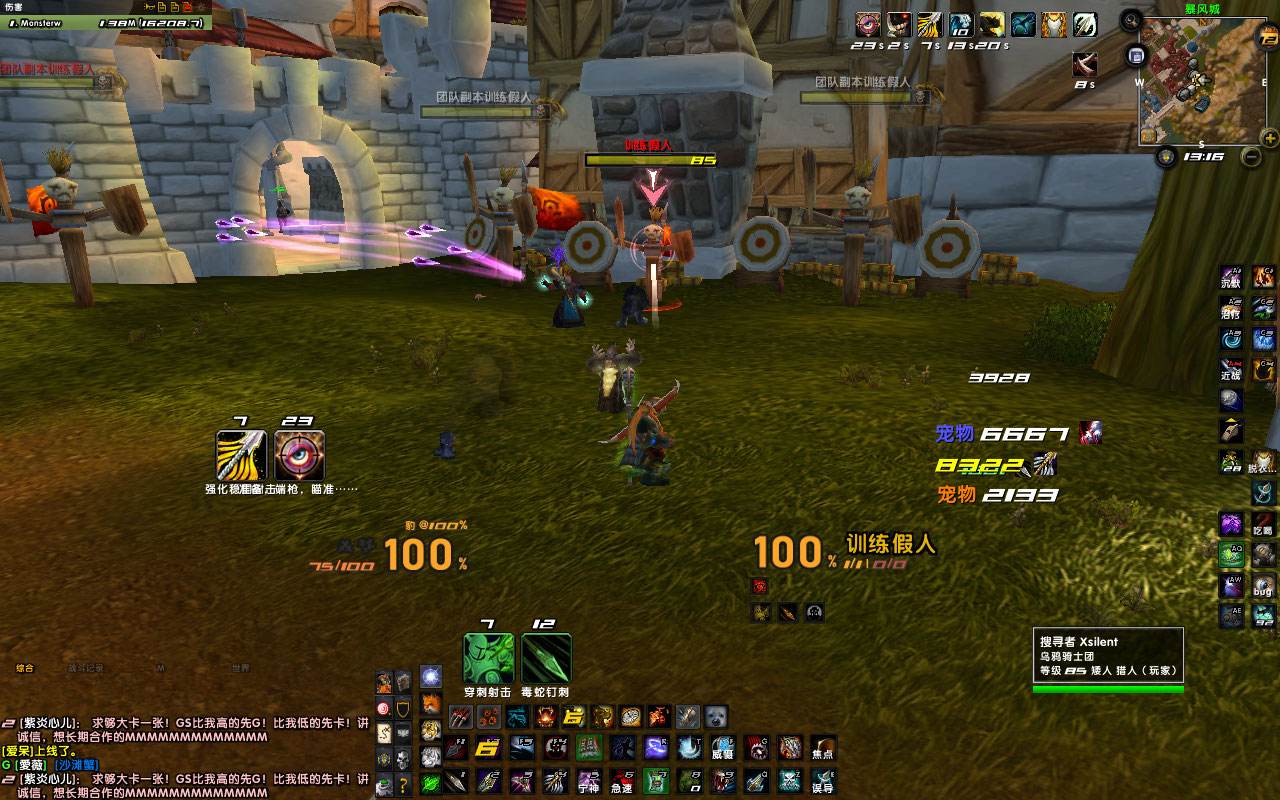Click the 吃喝 eat and drink macro
The height and width of the screenshot is (800, 1280).
(x=1263, y=524)
